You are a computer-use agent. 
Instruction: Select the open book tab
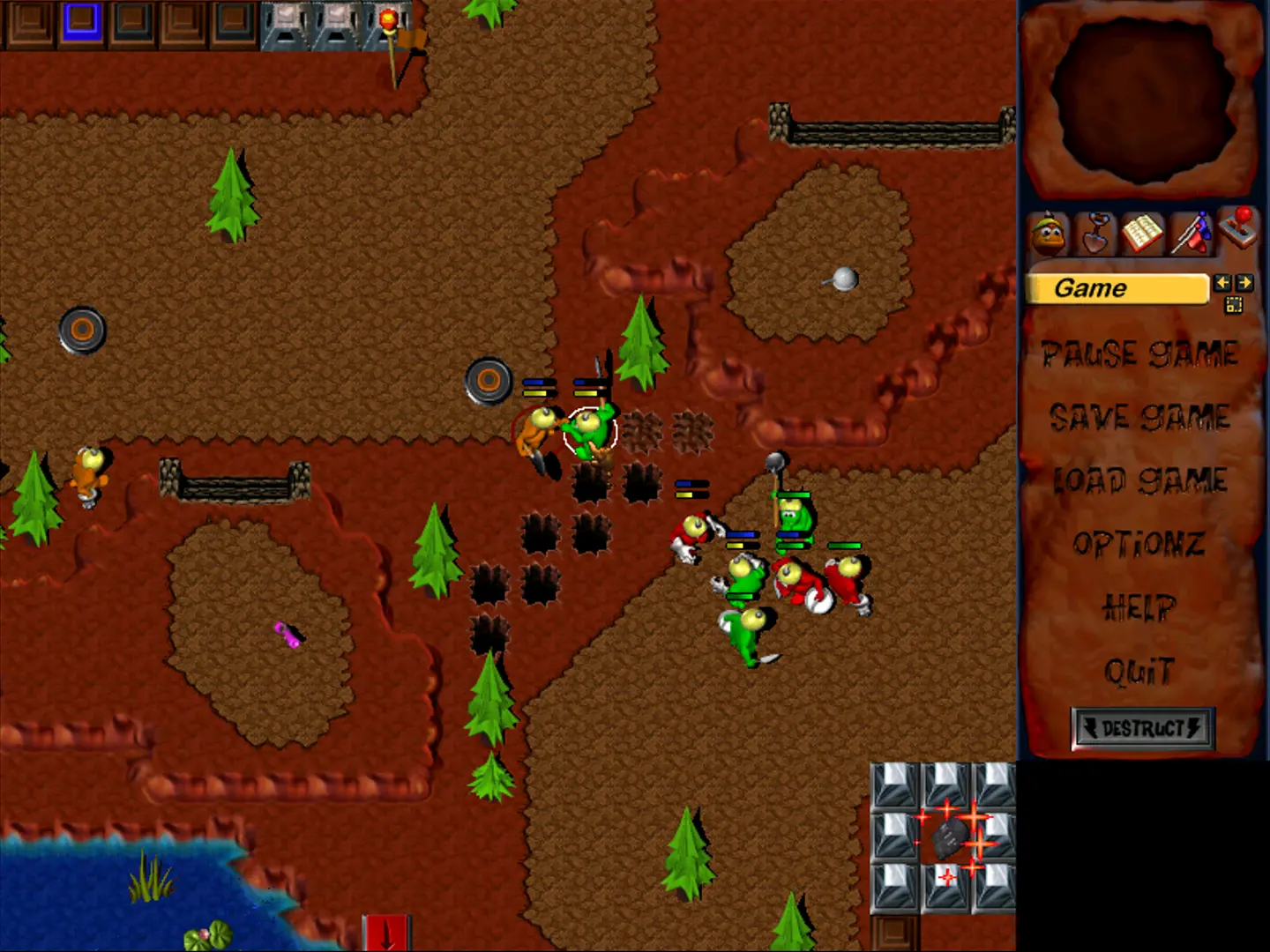pyautogui.click(x=1142, y=234)
